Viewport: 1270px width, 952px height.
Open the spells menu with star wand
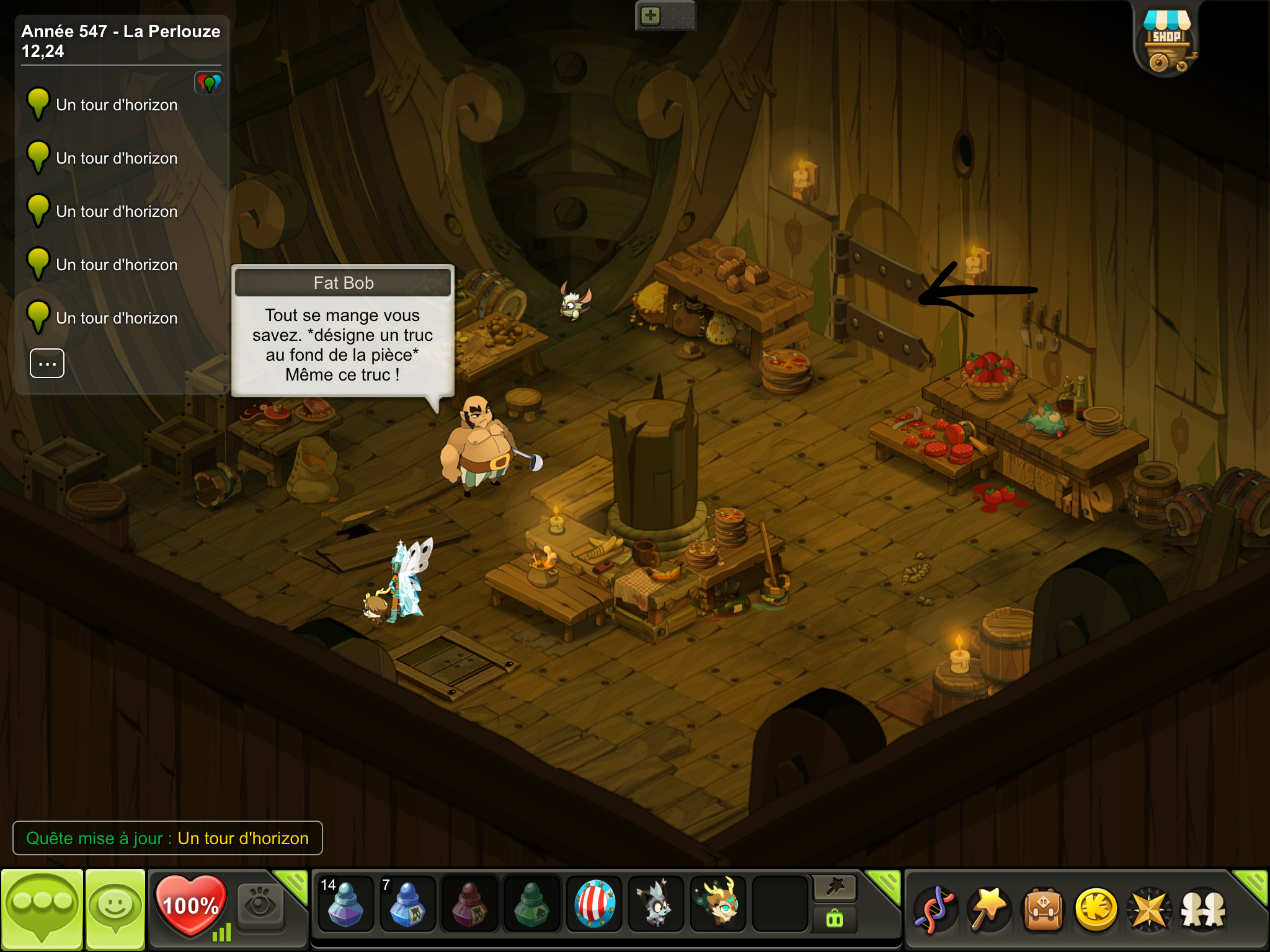[988, 910]
